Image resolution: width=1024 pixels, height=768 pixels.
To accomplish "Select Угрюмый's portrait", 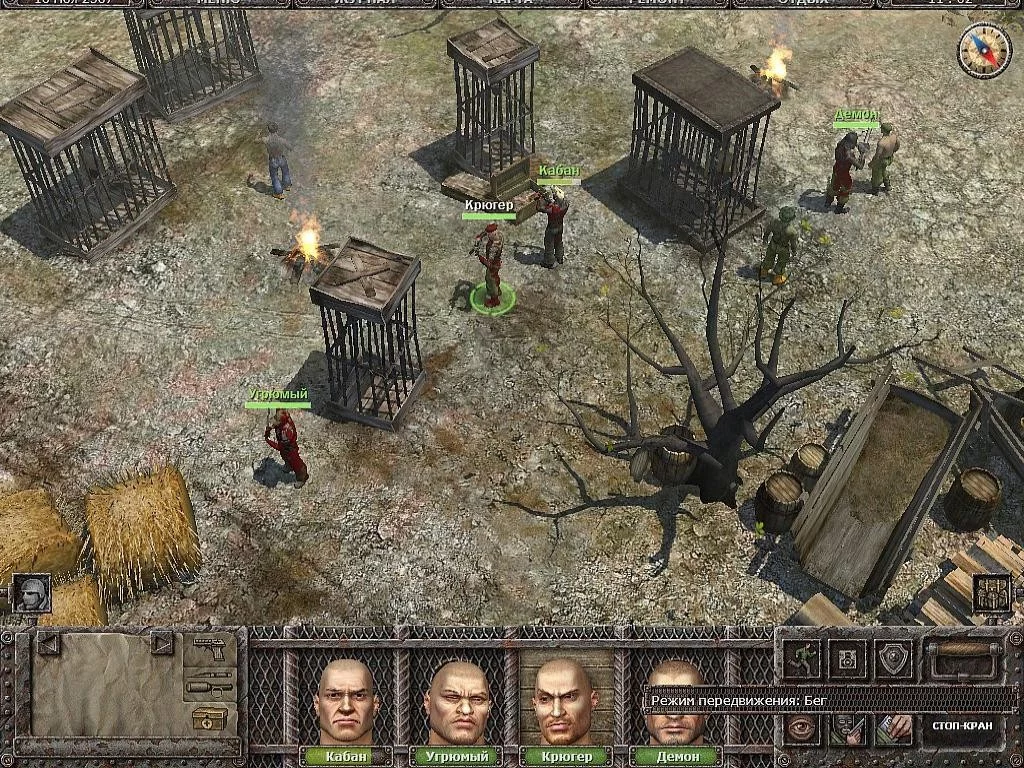I will coord(457,700).
